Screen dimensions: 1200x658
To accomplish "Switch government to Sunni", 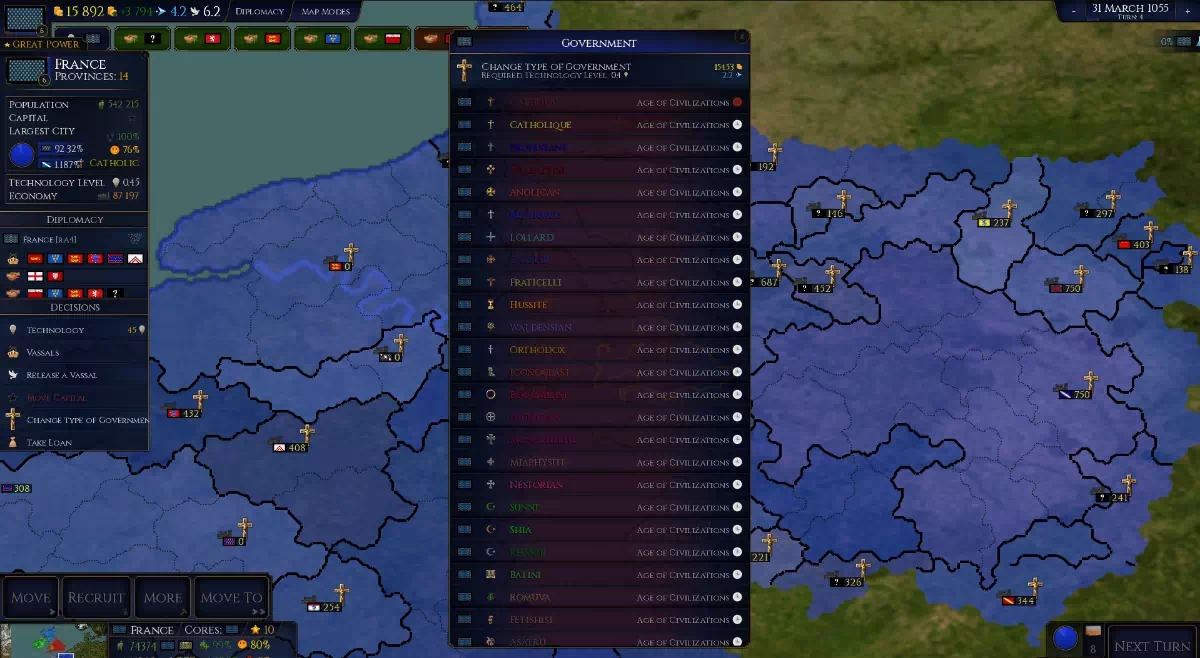I will pos(600,507).
